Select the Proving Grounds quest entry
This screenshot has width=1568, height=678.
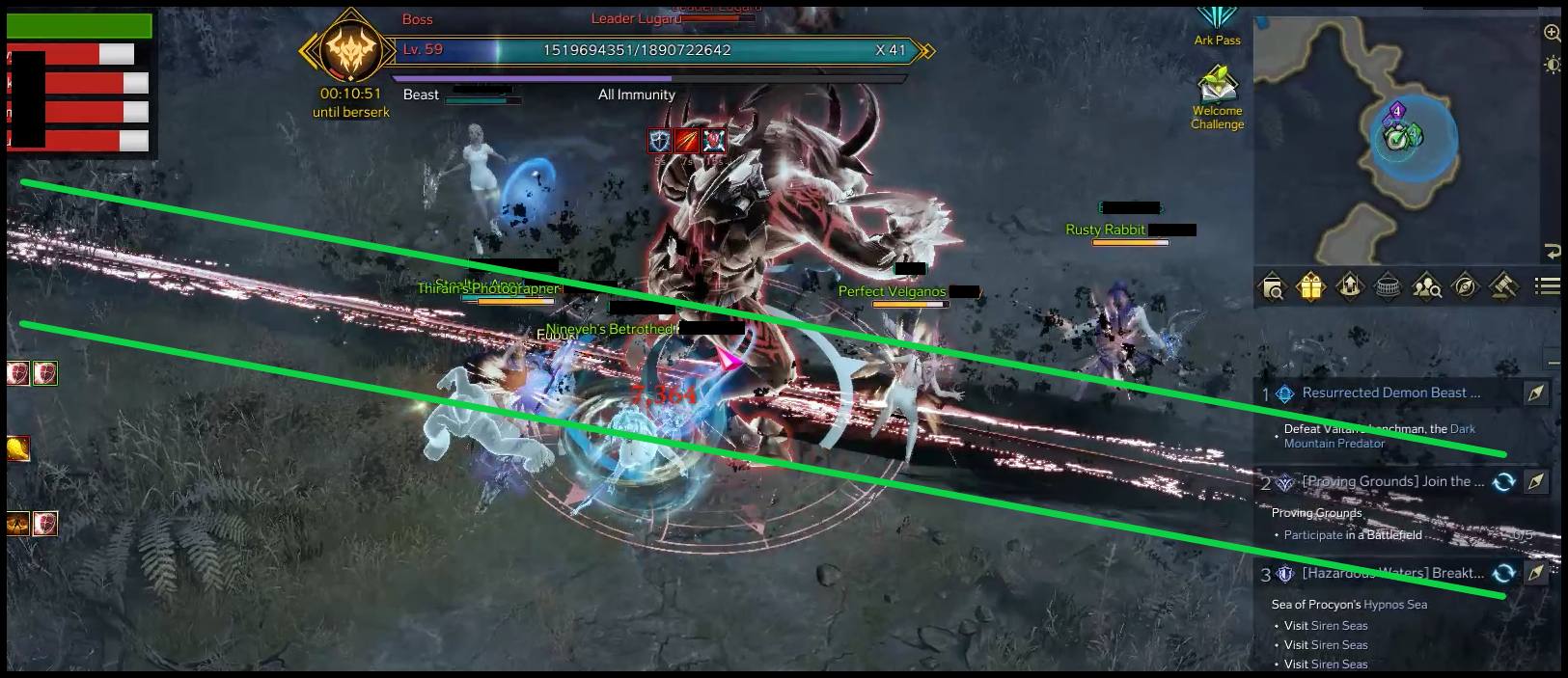(x=1393, y=481)
